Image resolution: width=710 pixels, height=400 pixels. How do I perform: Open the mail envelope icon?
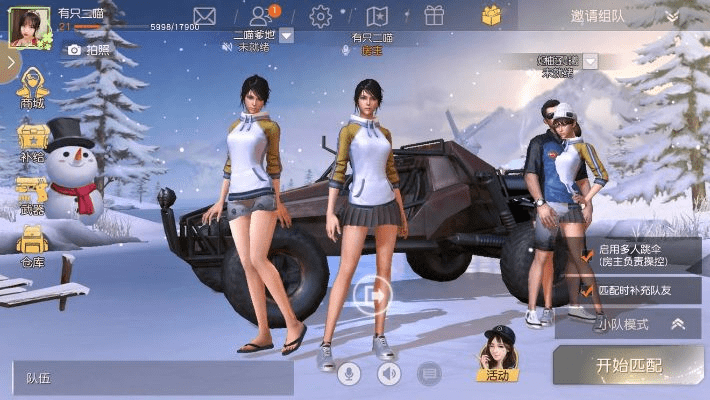204,16
